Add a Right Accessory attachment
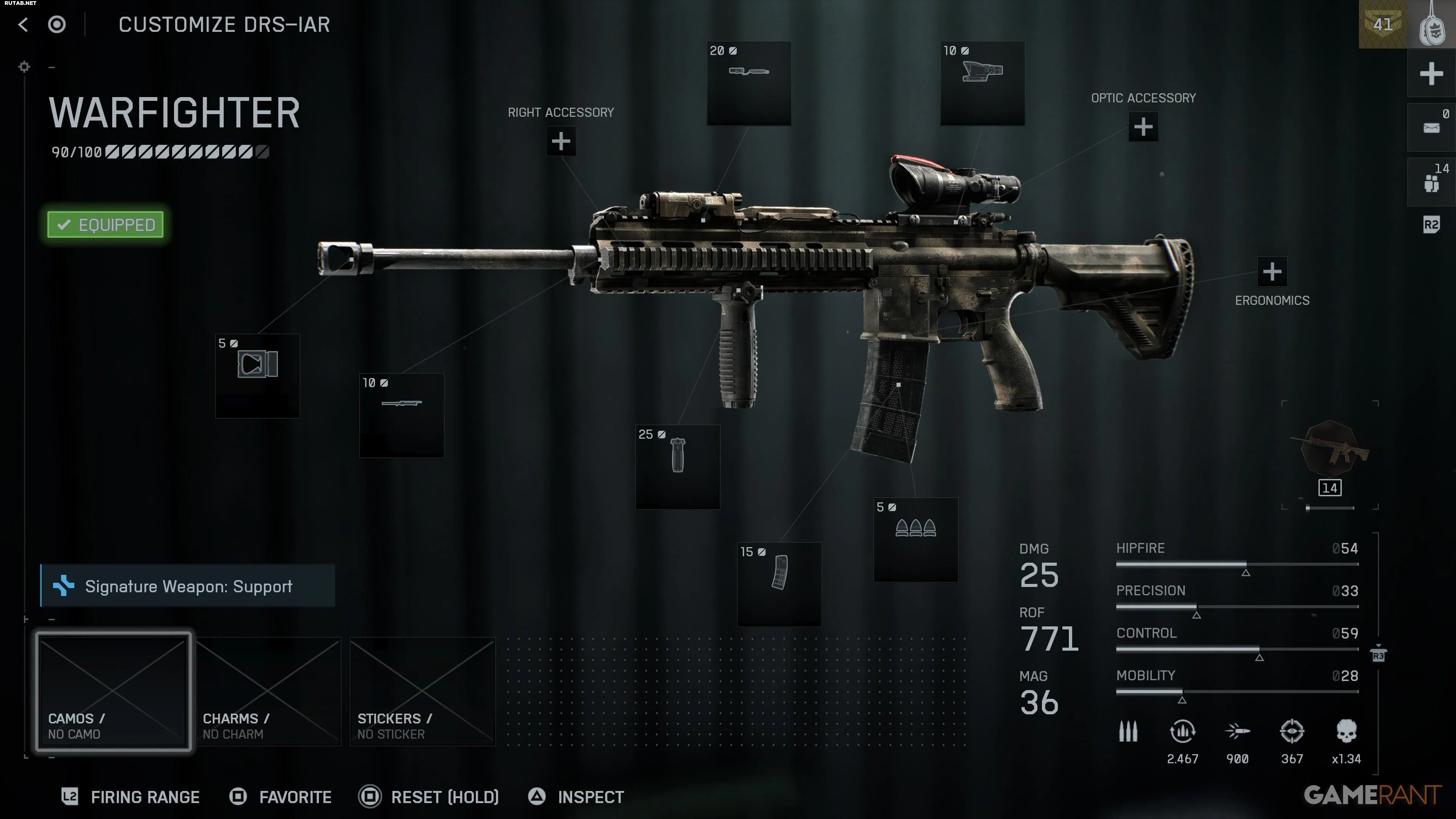Image resolution: width=1456 pixels, height=819 pixels. point(561,141)
